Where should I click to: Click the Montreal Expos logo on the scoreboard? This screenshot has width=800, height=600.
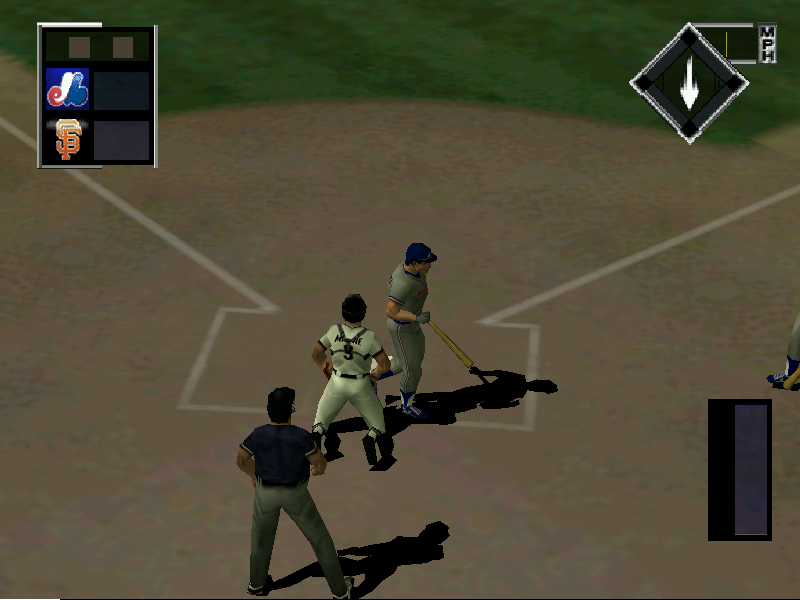68,89
